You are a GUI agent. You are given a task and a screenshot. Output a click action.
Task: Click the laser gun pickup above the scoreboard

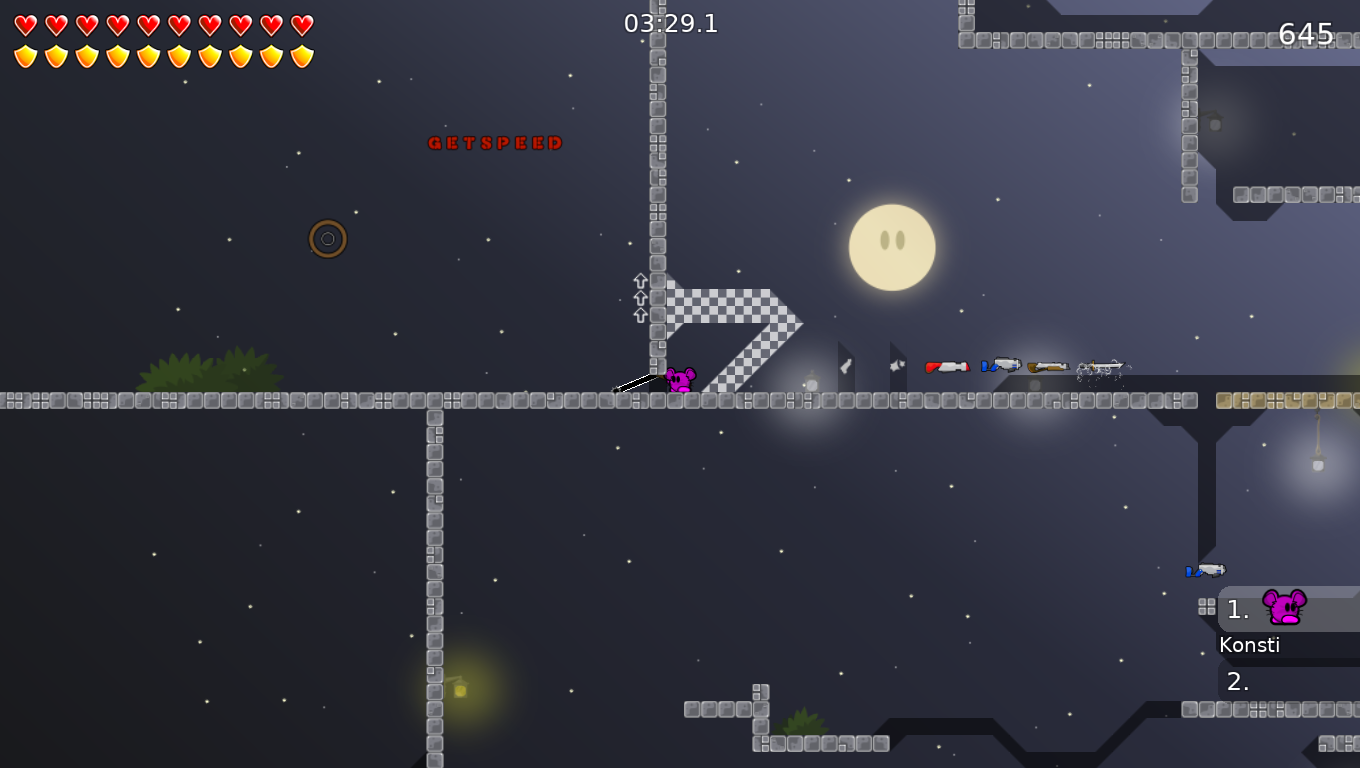click(x=1207, y=570)
